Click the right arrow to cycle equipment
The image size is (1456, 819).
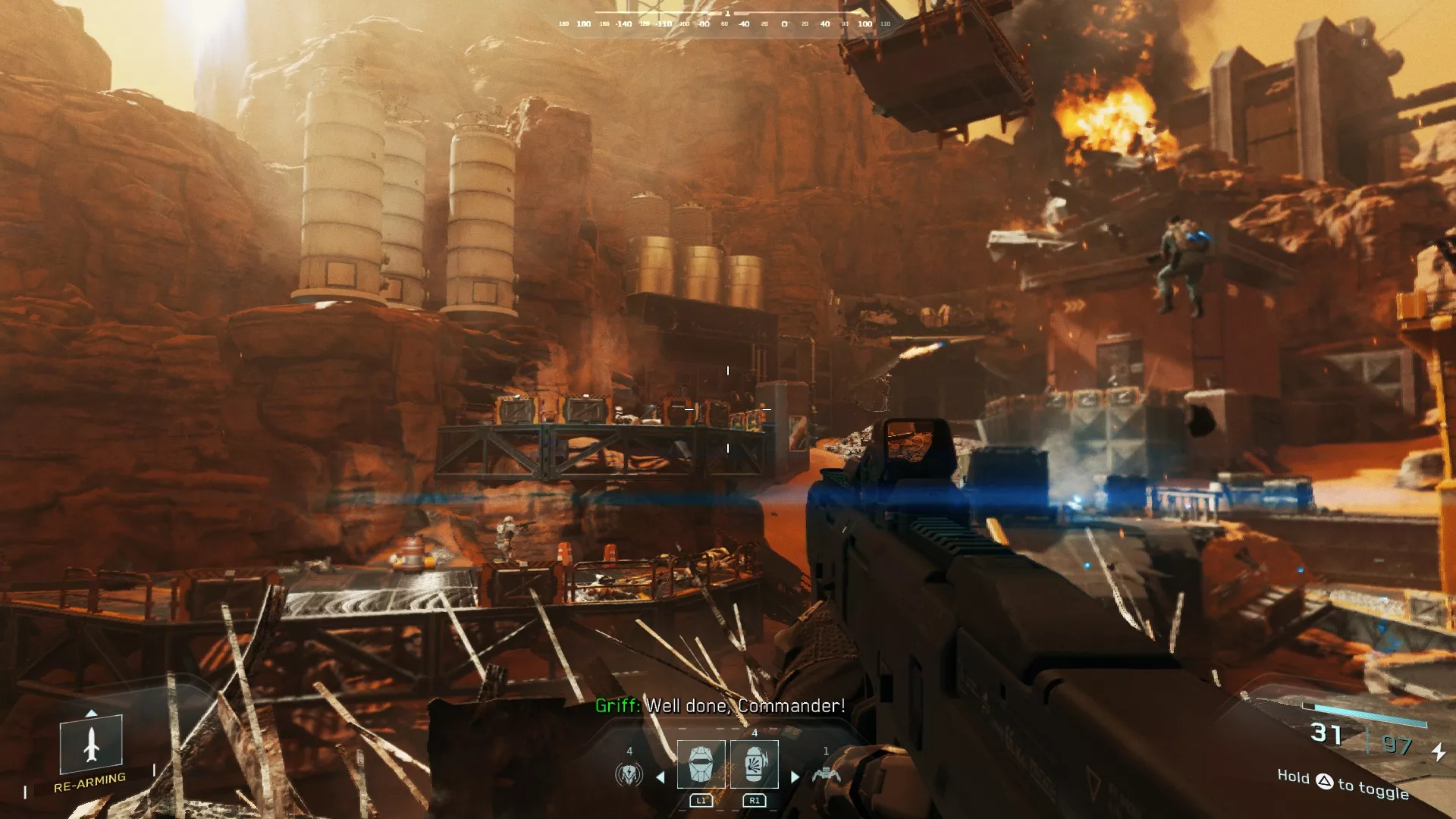pyautogui.click(x=794, y=777)
